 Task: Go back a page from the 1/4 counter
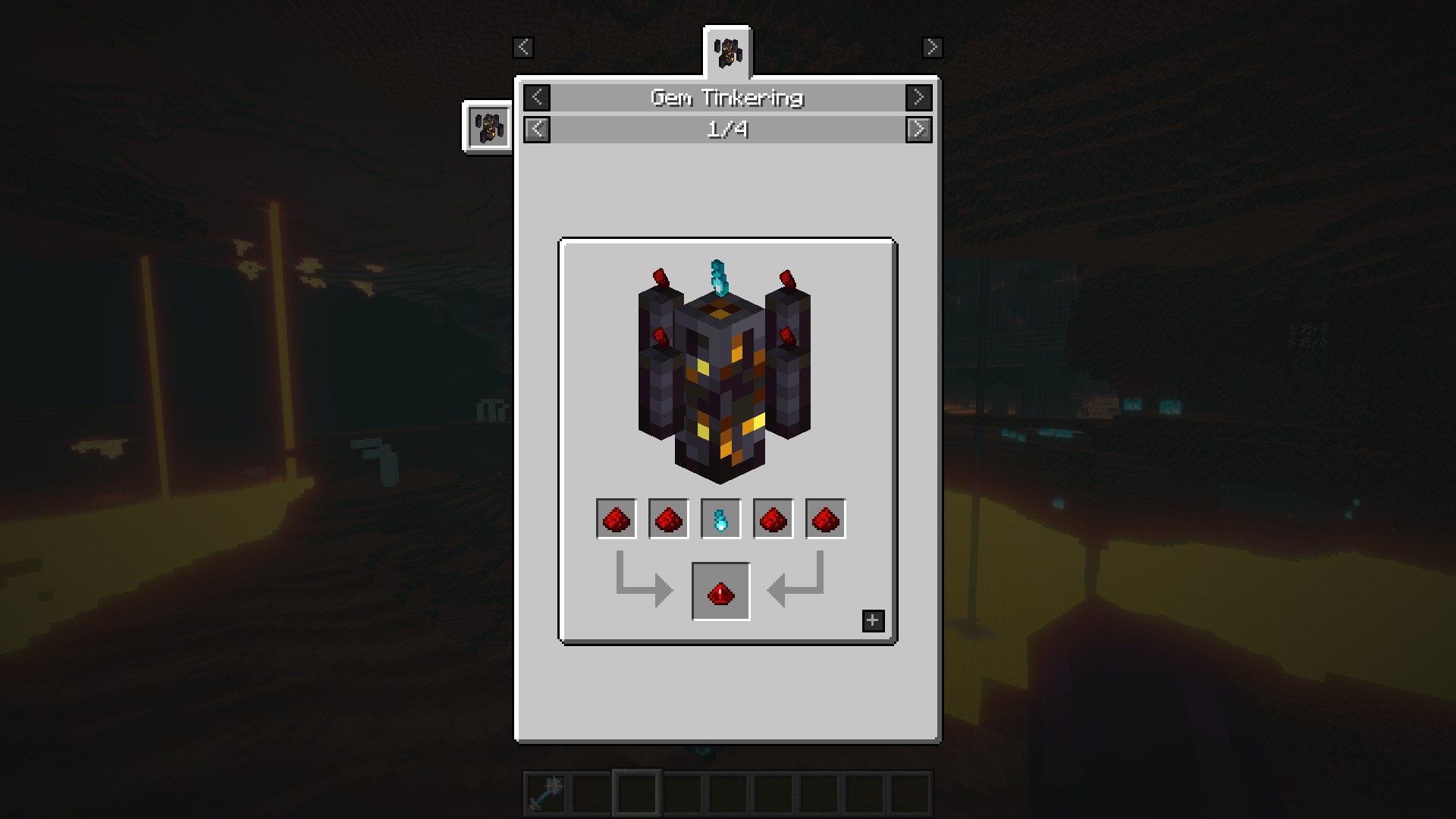click(537, 129)
